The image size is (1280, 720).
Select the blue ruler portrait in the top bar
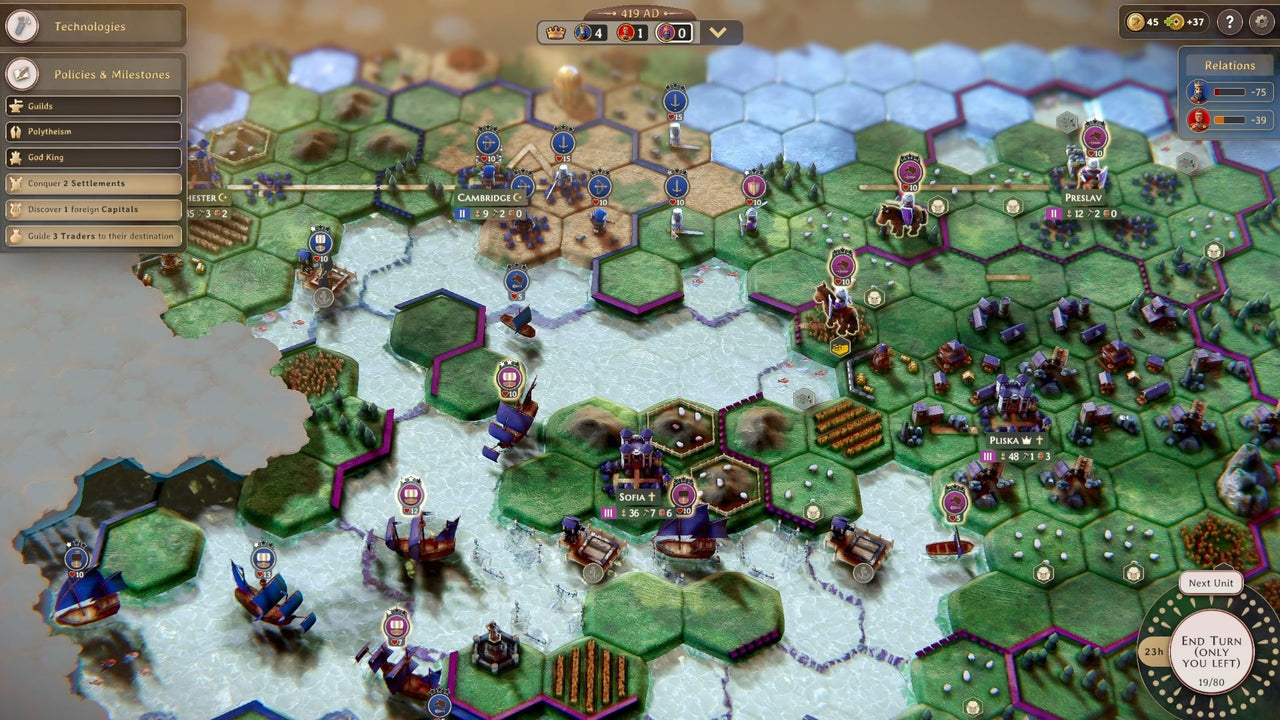tap(582, 32)
